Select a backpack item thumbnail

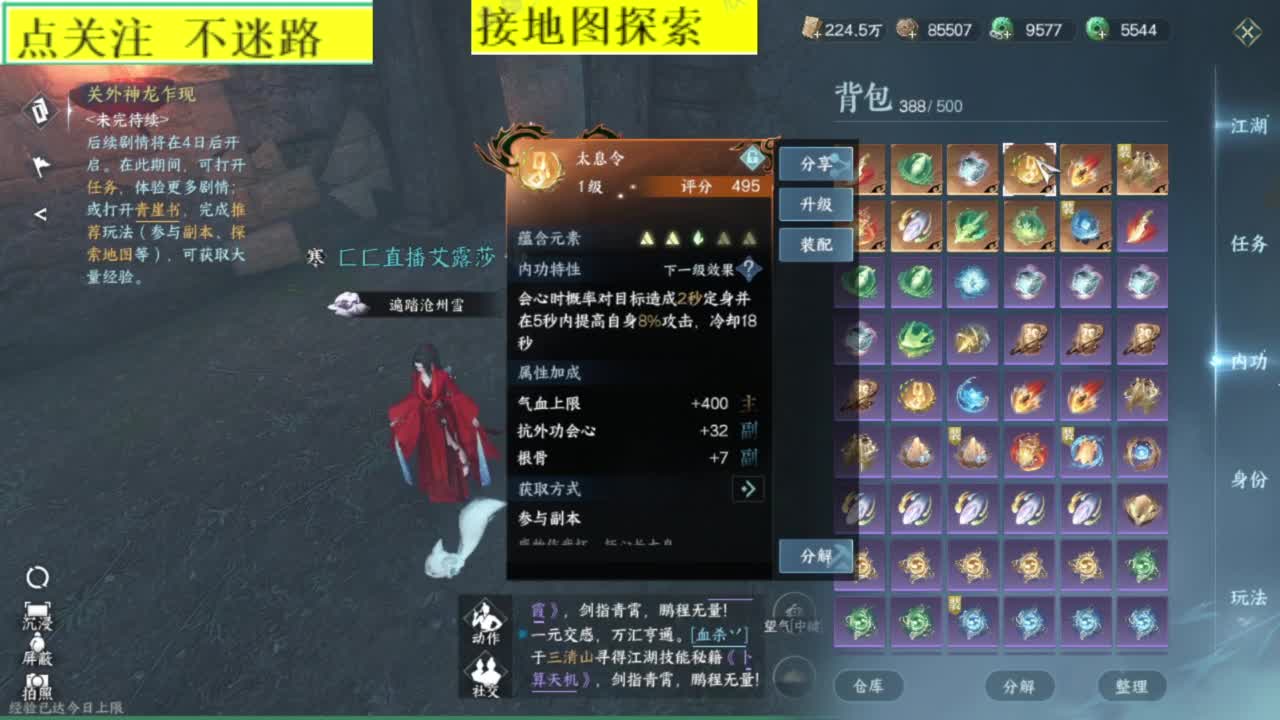point(916,170)
